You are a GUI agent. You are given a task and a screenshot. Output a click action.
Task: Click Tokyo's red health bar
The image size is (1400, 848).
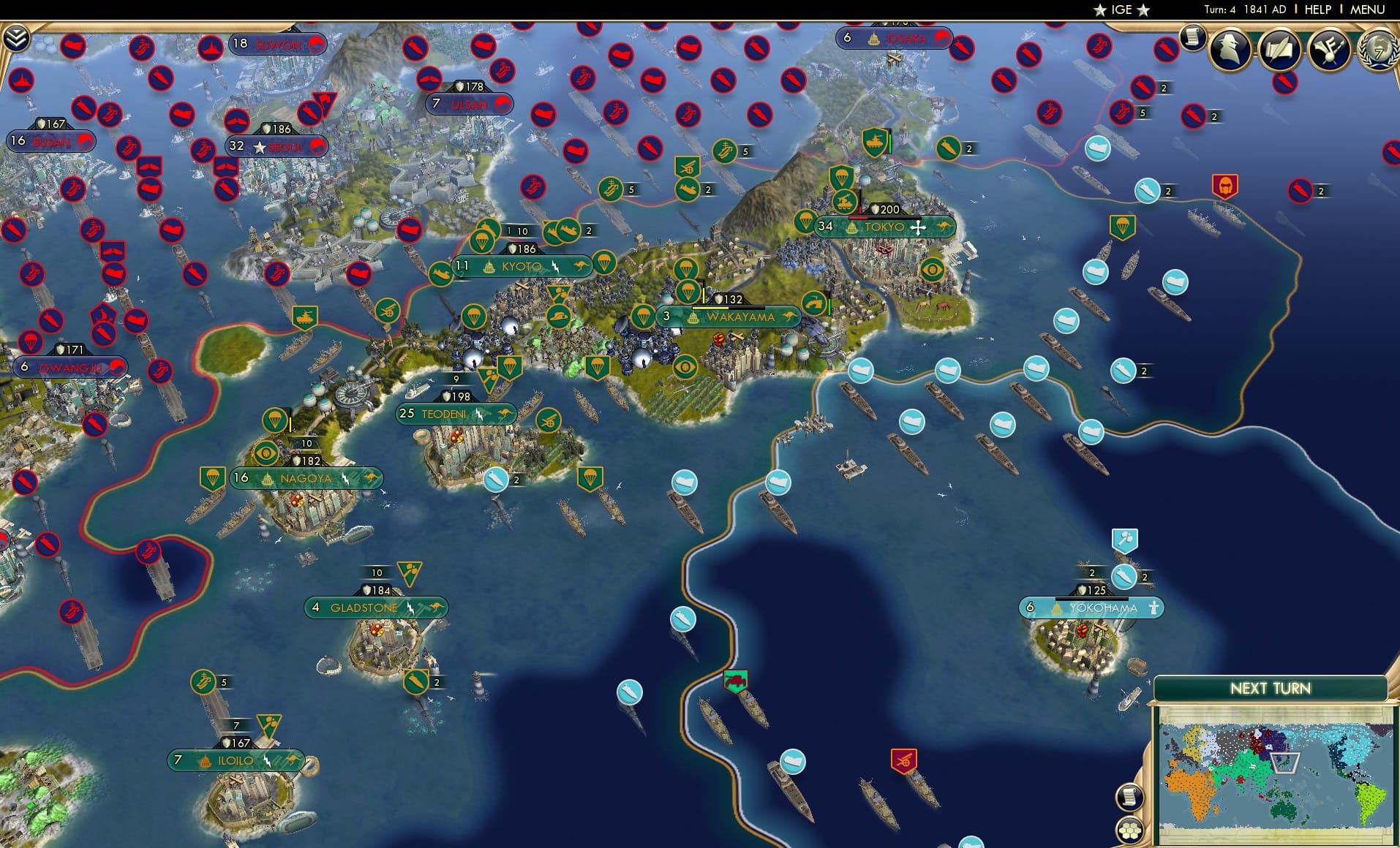point(858,218)
